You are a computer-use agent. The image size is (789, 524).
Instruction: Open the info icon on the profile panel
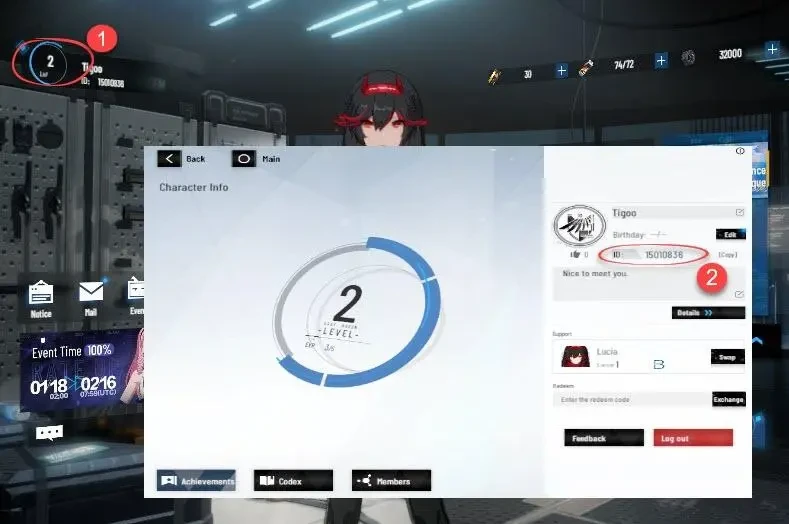pos(740,151)
